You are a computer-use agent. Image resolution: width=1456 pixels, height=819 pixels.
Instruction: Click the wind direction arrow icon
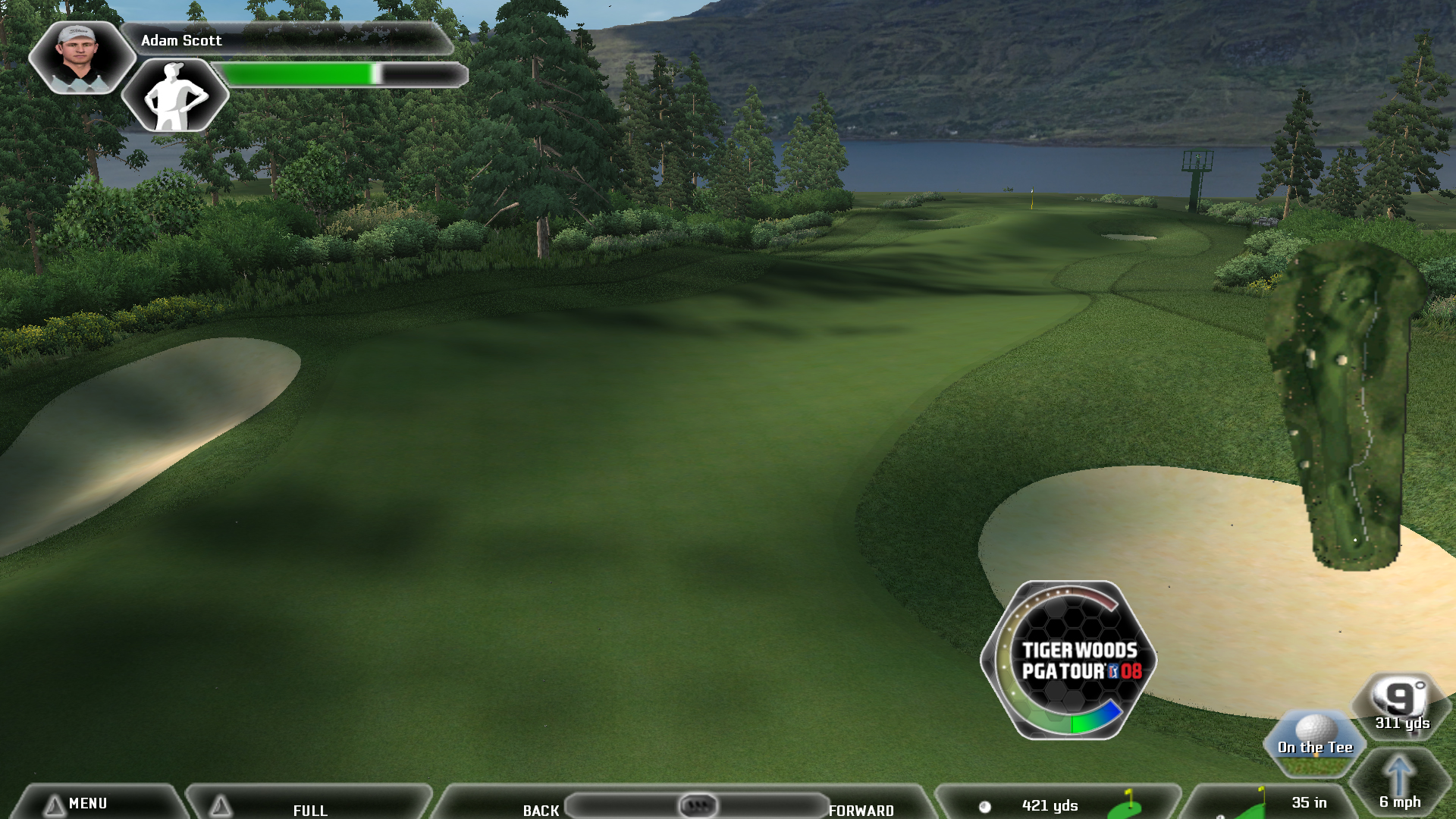tap(1398, 777)
